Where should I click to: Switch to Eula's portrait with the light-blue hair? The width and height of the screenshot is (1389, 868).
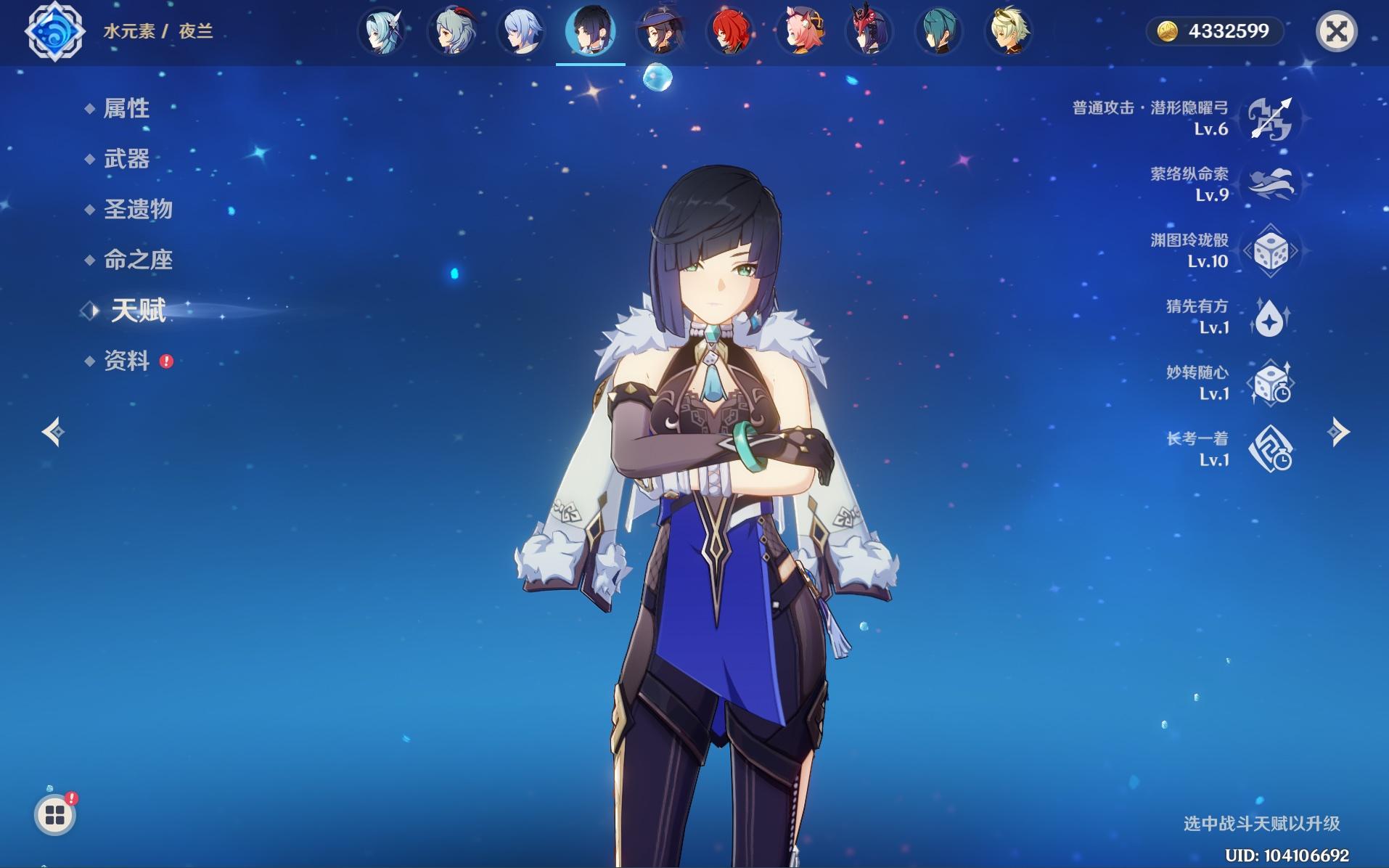[x=382, y=31]
